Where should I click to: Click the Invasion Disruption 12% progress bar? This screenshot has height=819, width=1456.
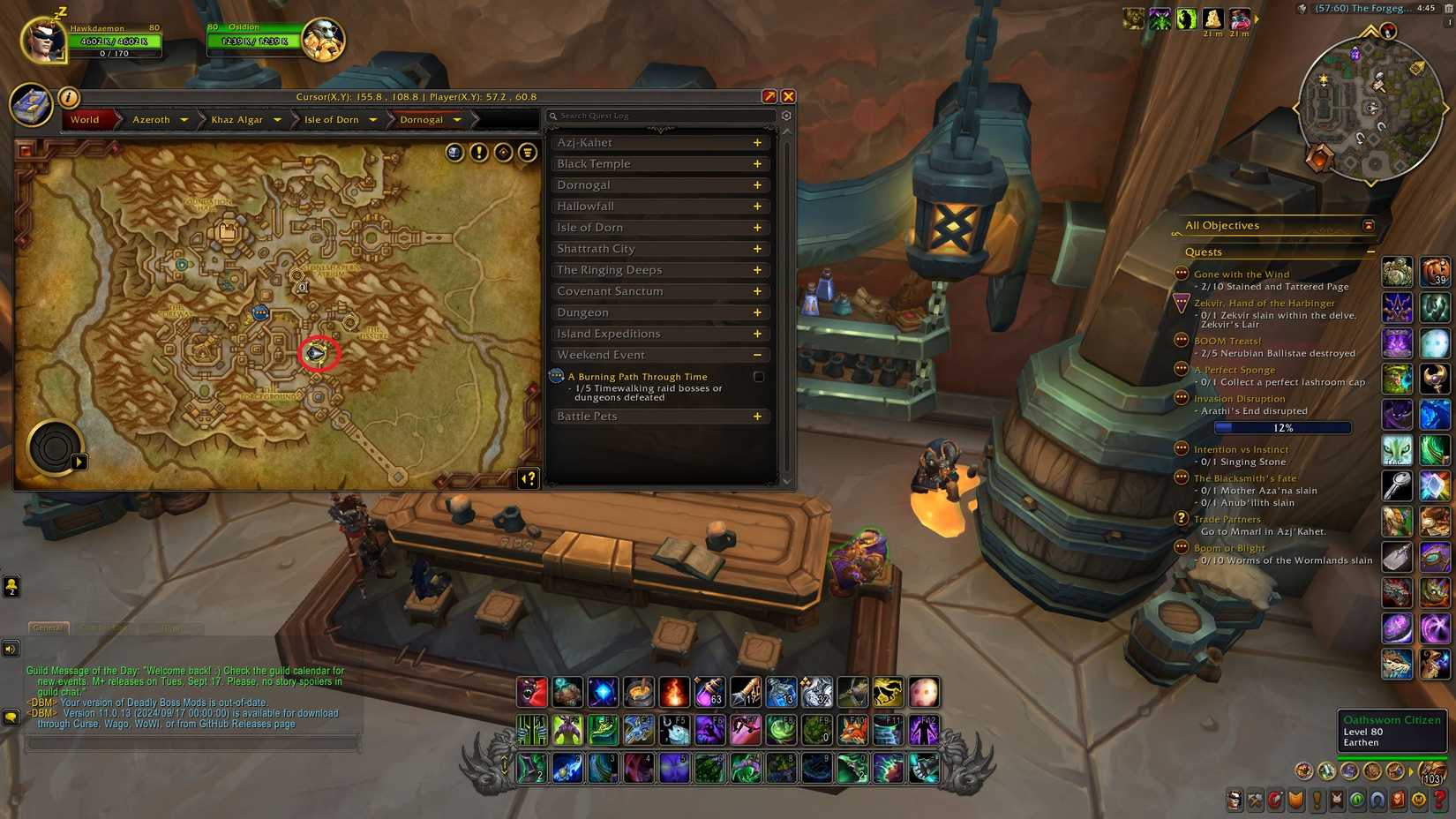coord(1282,427)
